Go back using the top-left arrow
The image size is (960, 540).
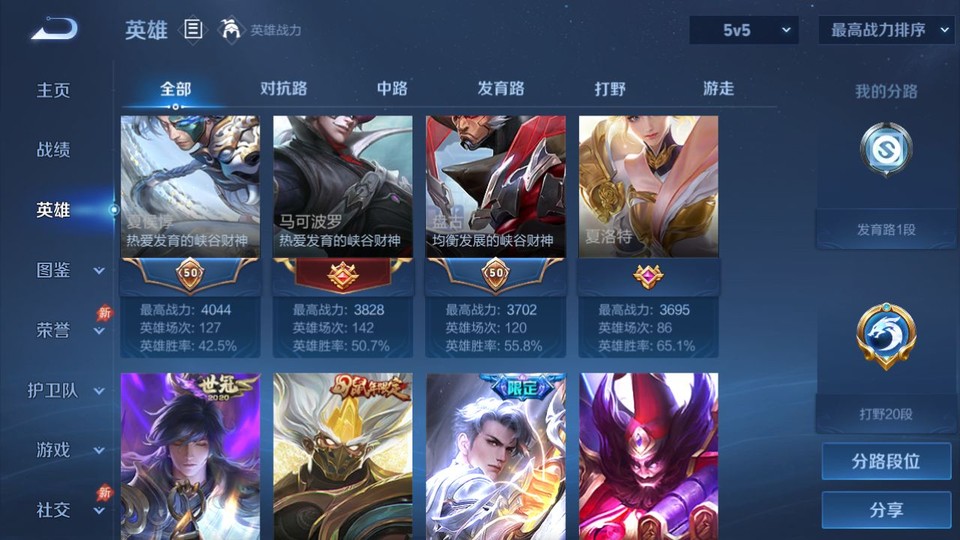coord(54,29)
